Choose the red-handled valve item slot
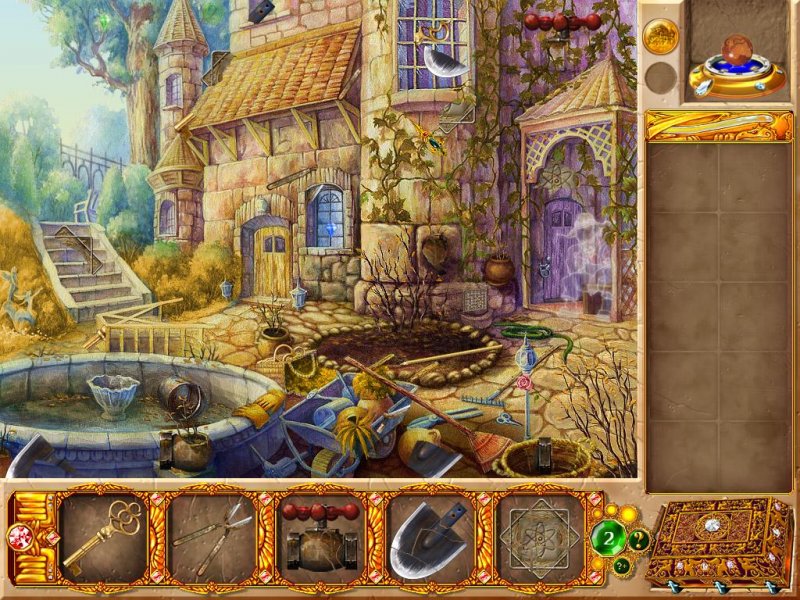Viewport: 800px width, 600px height. (x=322, y=539)
